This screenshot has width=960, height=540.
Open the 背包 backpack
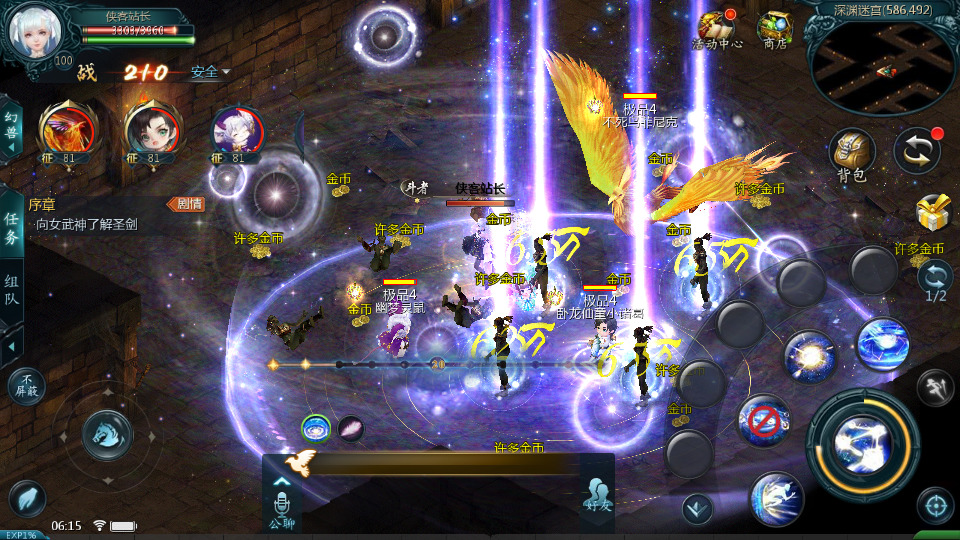click(x=851, y=155)
